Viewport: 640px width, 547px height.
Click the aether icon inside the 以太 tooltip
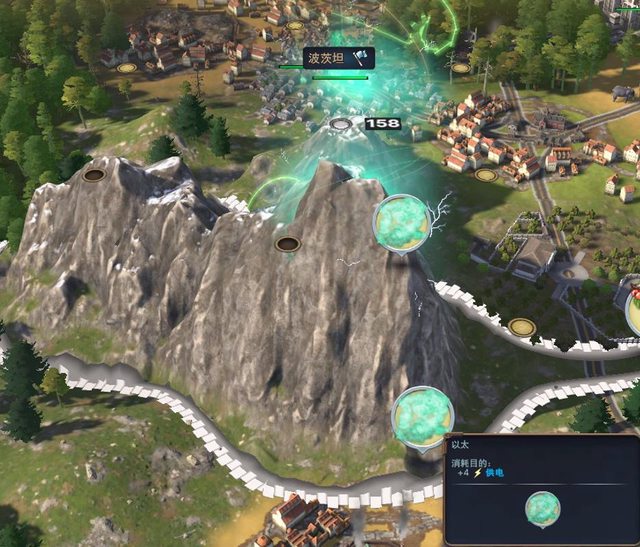(543, 509)
